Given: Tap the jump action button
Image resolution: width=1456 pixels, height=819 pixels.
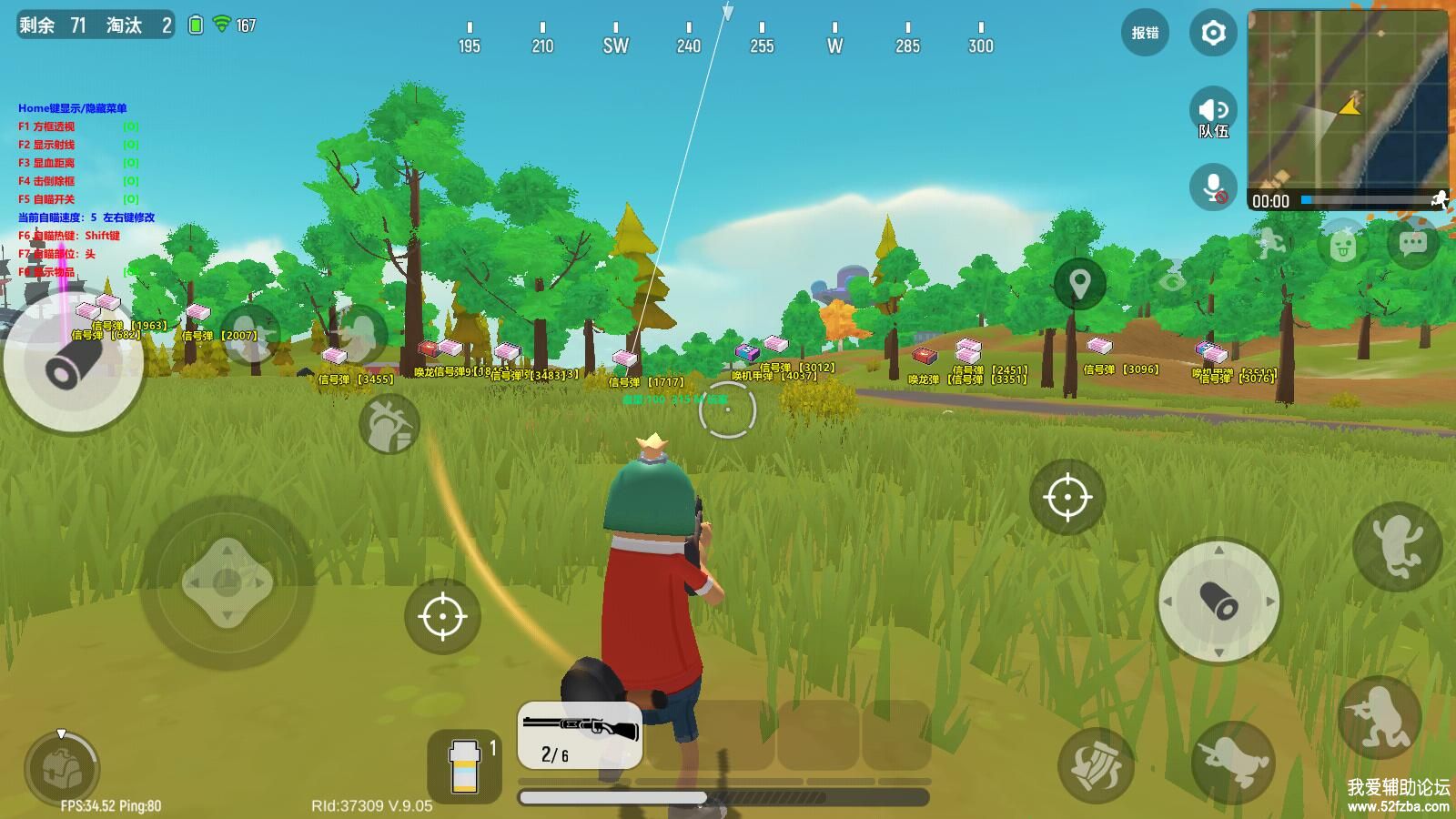Looking at the screenshot, I should coord(1397,546).
